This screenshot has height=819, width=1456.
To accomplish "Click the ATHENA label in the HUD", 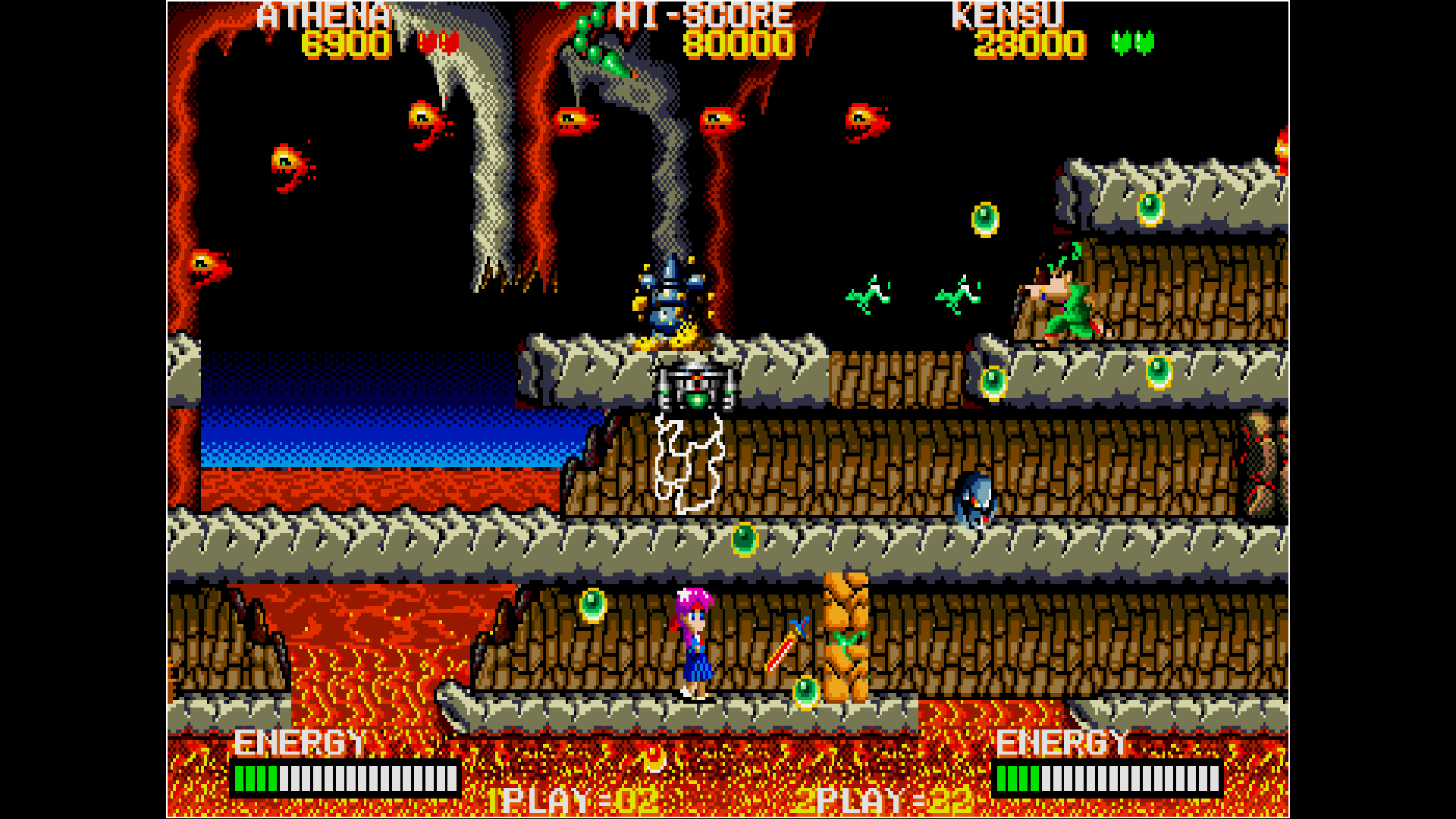I will click(x=322, y=14).
